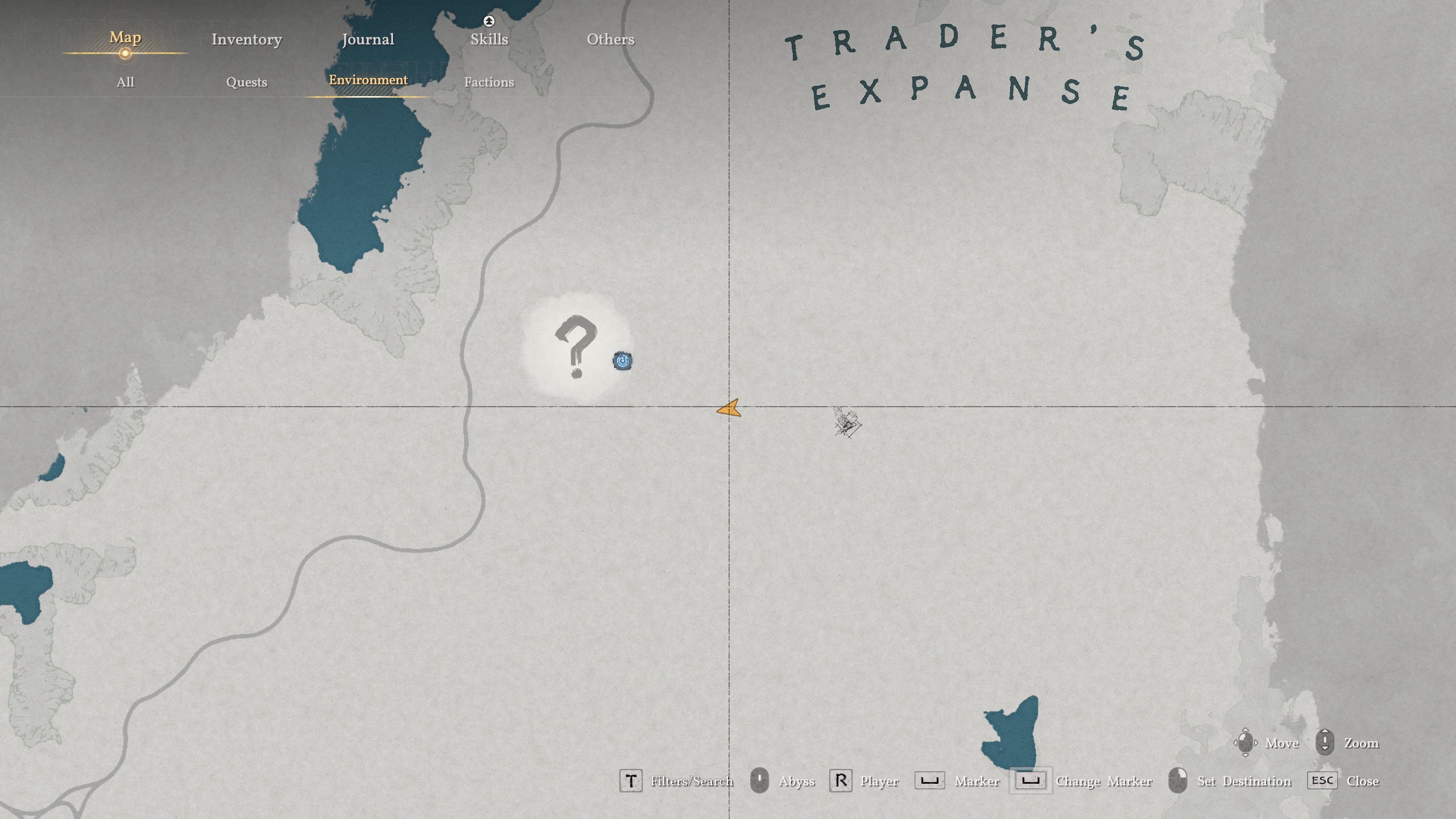Image resolution: width=1456 pixels, height=819 pixels.
Task: Open the Others menu
Action: point(610,39)
